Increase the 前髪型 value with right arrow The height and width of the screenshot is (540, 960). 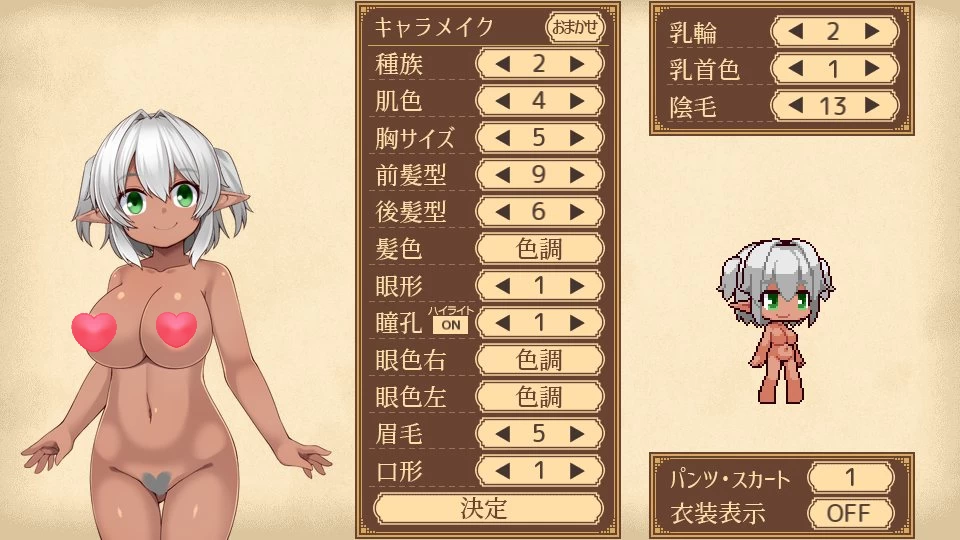(x=577, y=175)
